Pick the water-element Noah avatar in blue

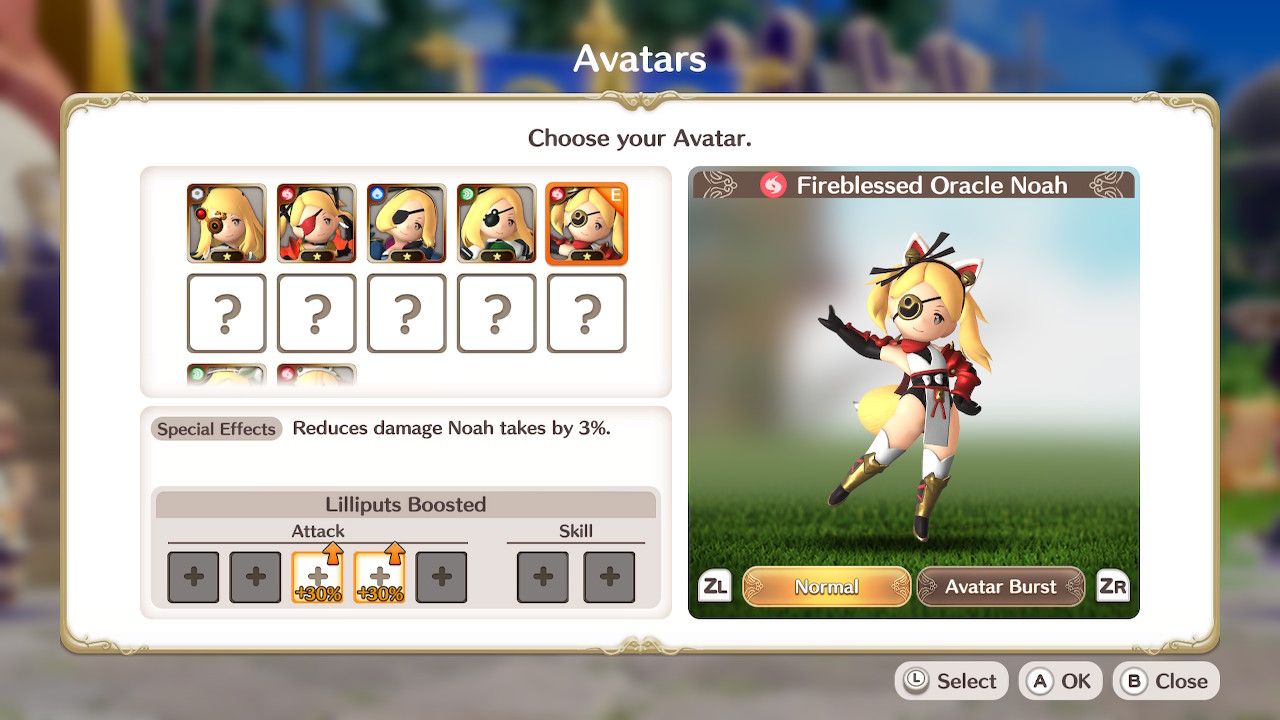407,223
